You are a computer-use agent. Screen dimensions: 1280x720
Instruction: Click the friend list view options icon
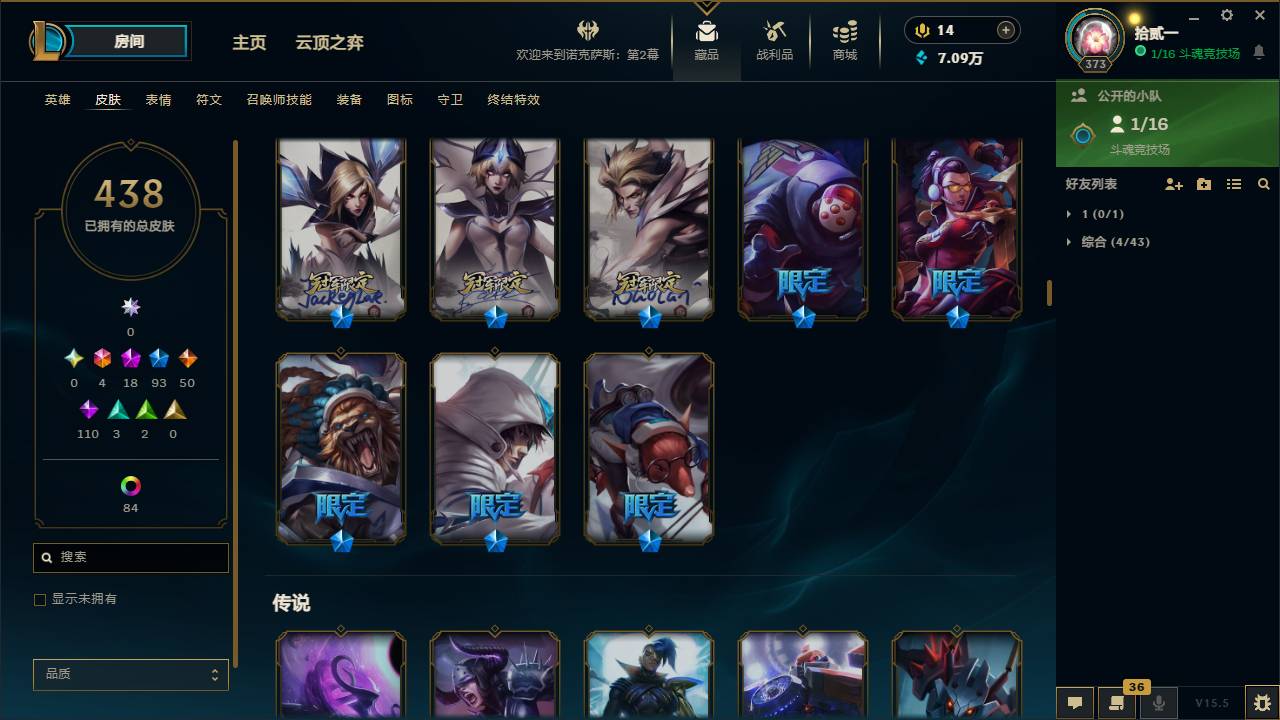pos(1234,184)
